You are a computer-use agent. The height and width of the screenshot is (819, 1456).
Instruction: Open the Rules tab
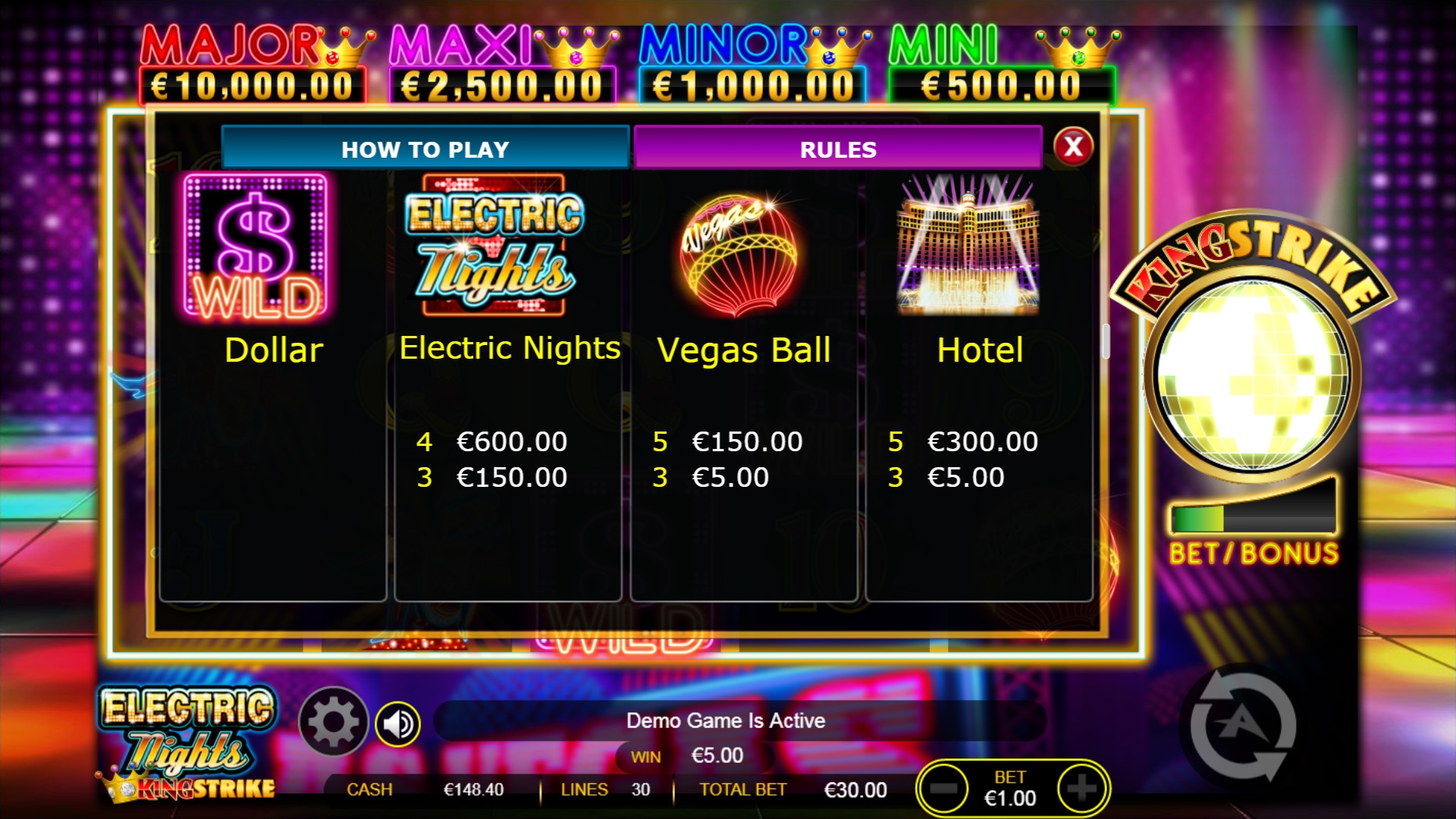pos(838,149)
